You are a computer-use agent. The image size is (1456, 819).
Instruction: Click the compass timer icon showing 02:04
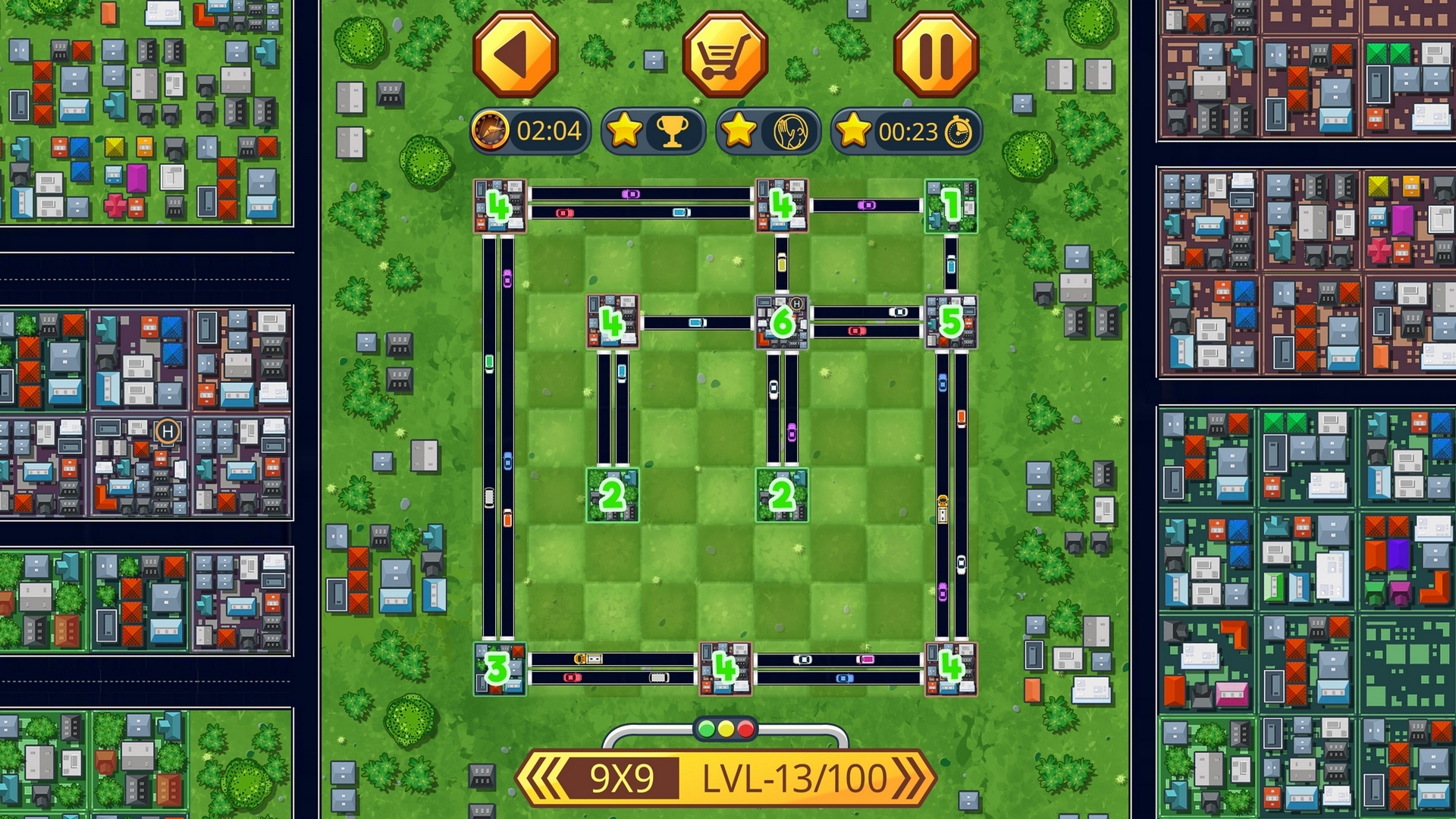(x=491, y=130)
